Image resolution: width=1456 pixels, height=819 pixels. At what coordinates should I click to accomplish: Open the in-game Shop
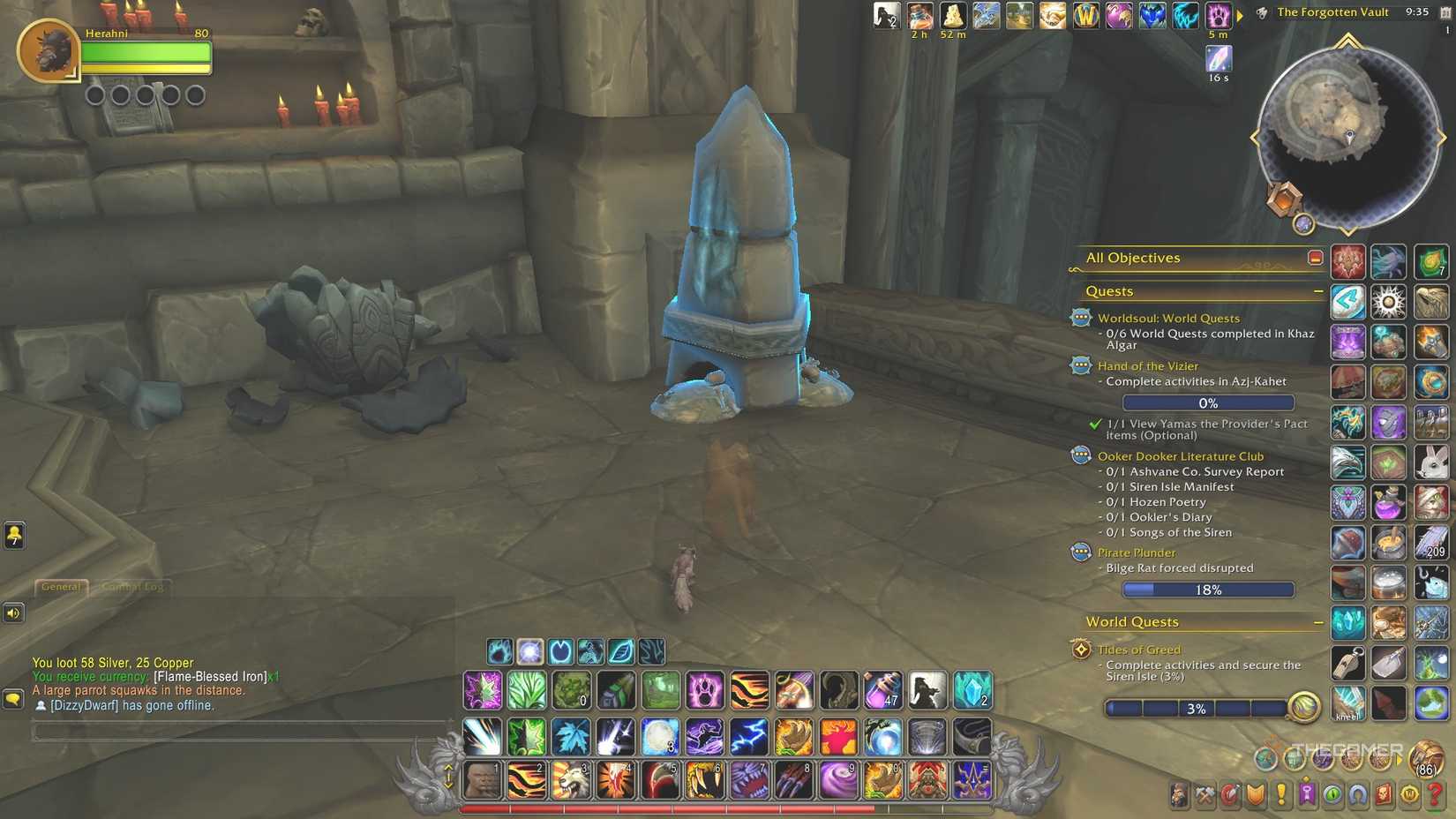1410,794
